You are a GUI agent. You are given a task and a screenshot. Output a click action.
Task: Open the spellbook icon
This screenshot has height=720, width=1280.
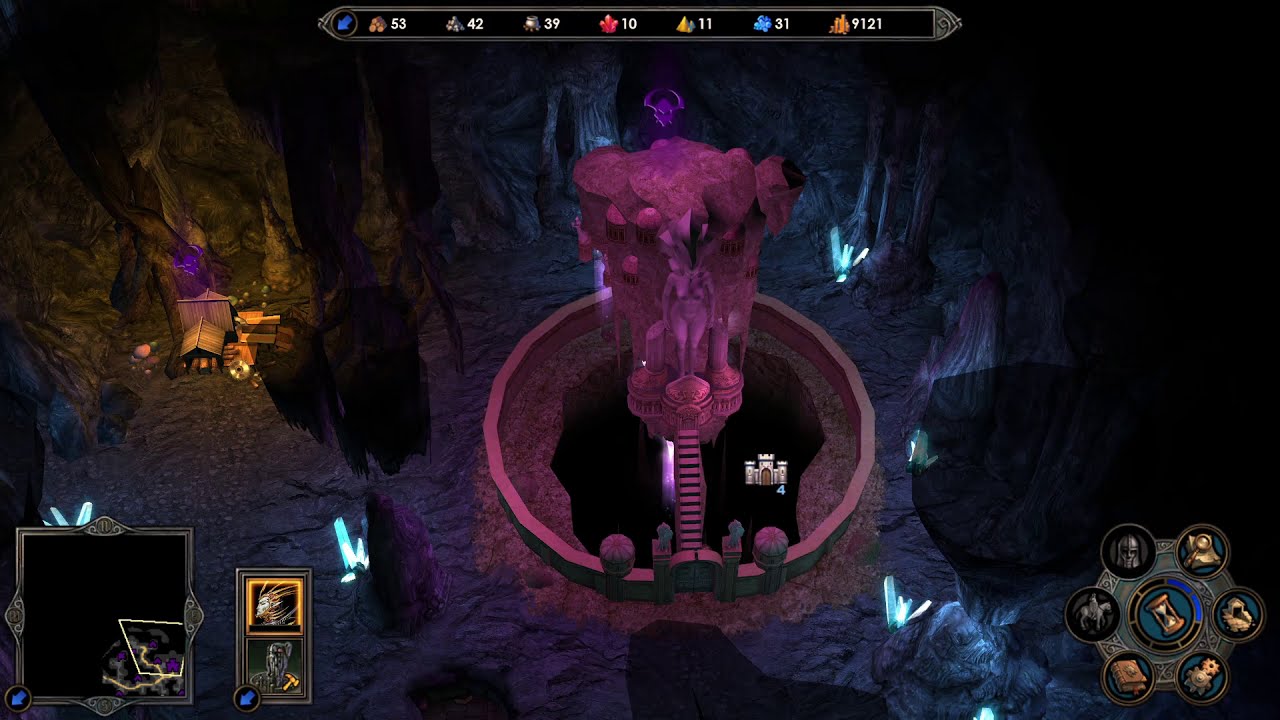(x=1129, y=676)
